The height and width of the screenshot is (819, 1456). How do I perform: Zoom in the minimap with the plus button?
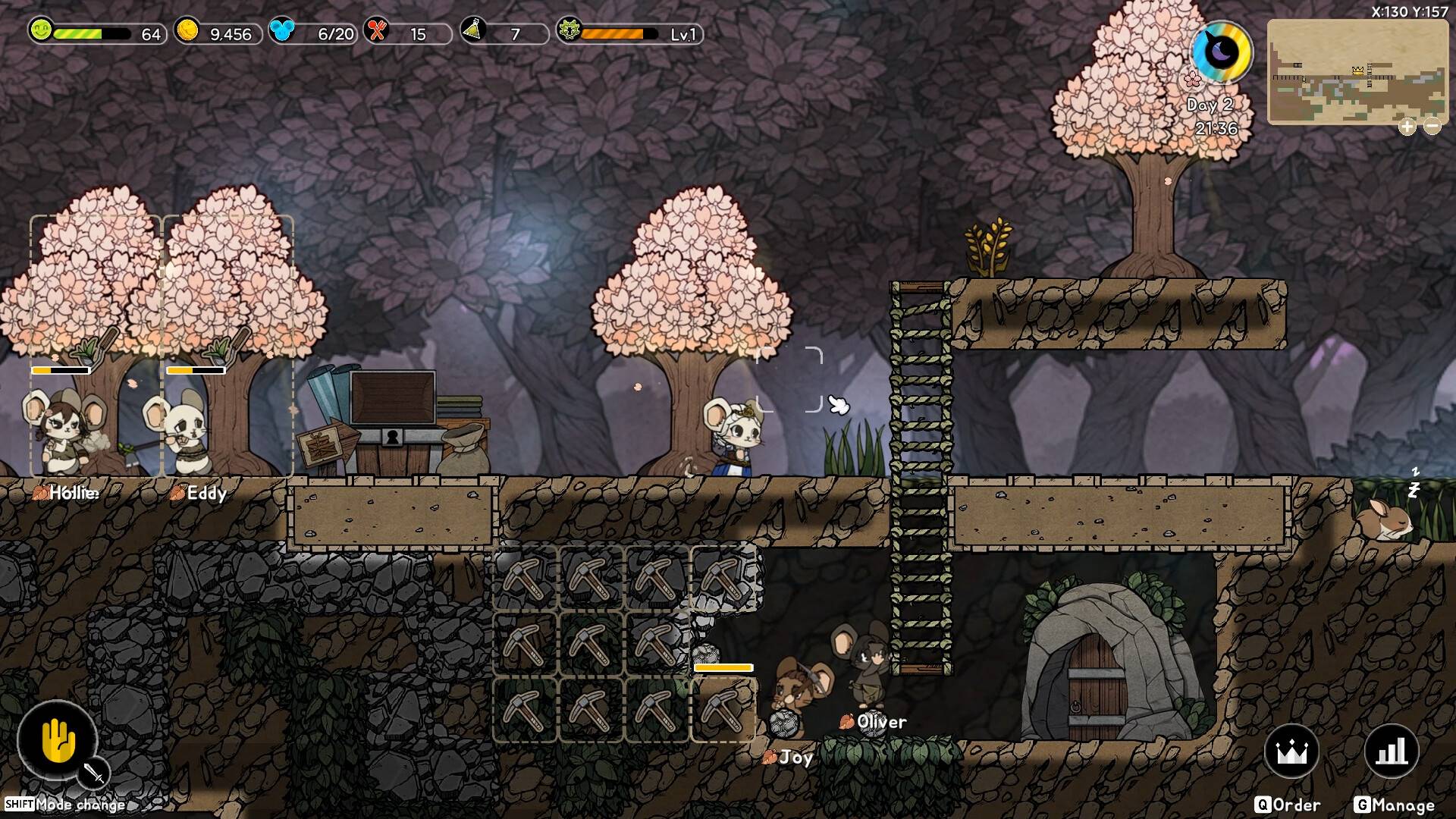(1407, 126)
